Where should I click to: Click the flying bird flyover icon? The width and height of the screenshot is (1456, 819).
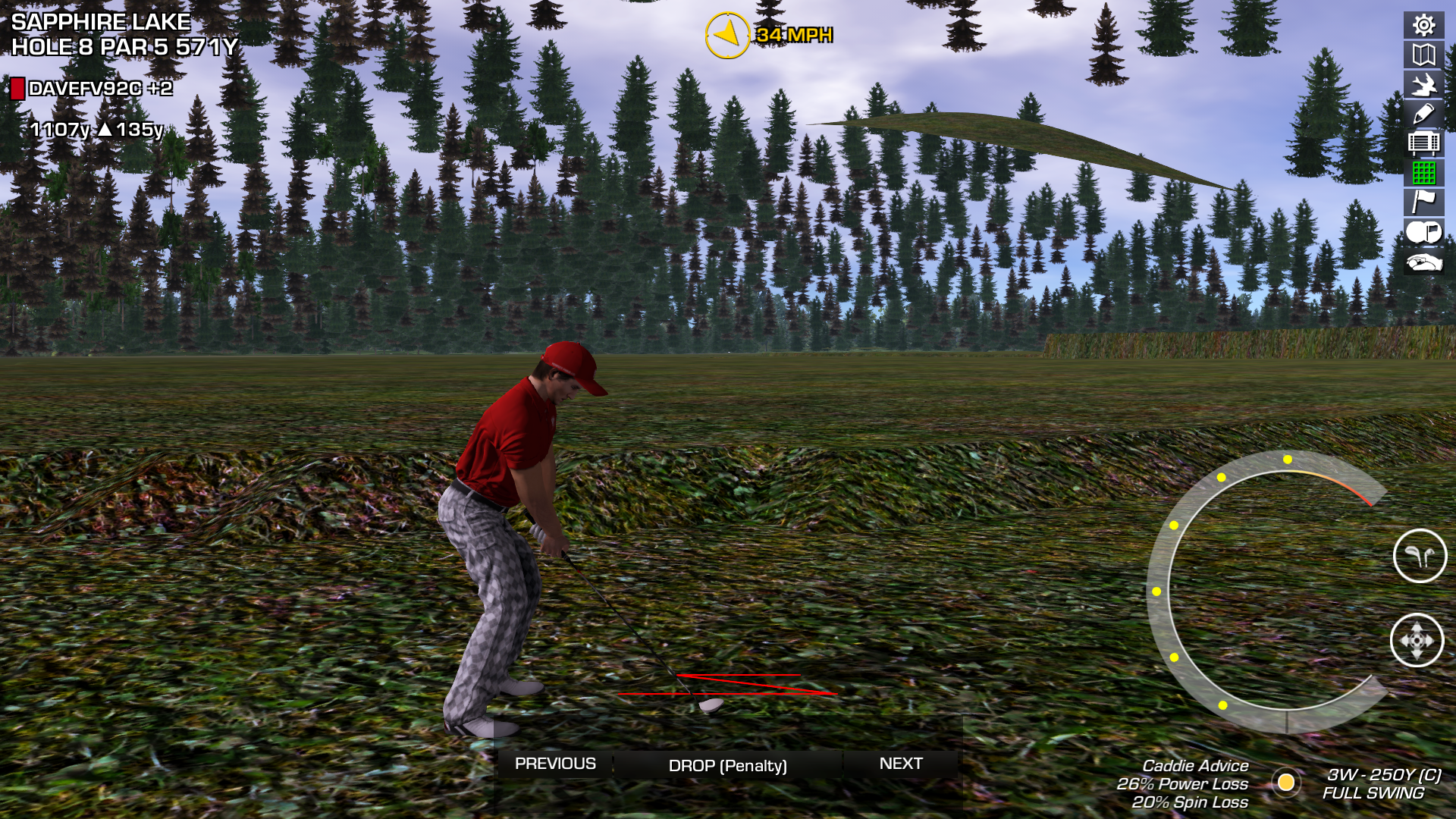(1423, 84)
